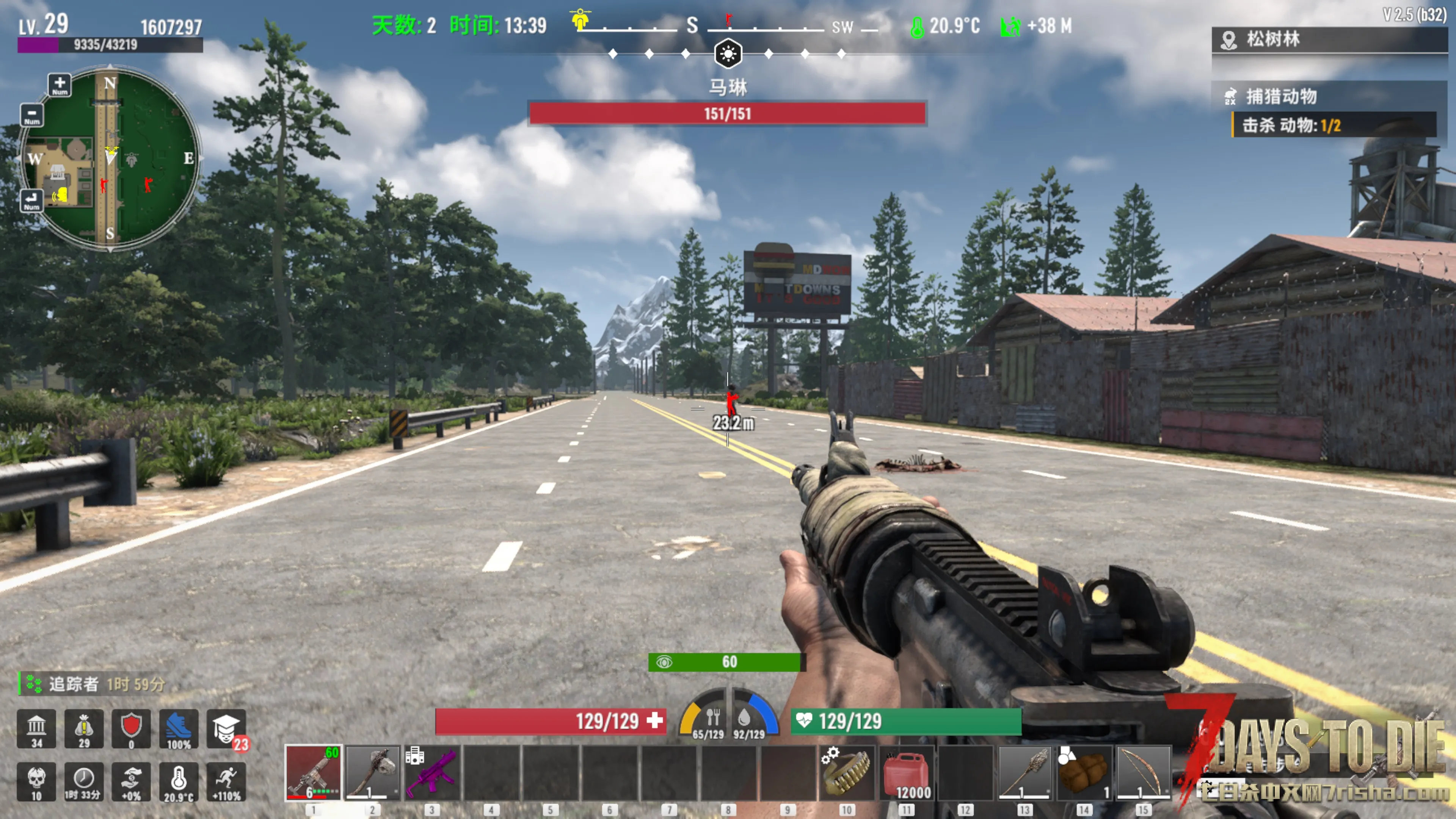The image size is (1456, 819).
Task: Equip the wooden bow hotbar slot
Action: (x=1143, y=772)
